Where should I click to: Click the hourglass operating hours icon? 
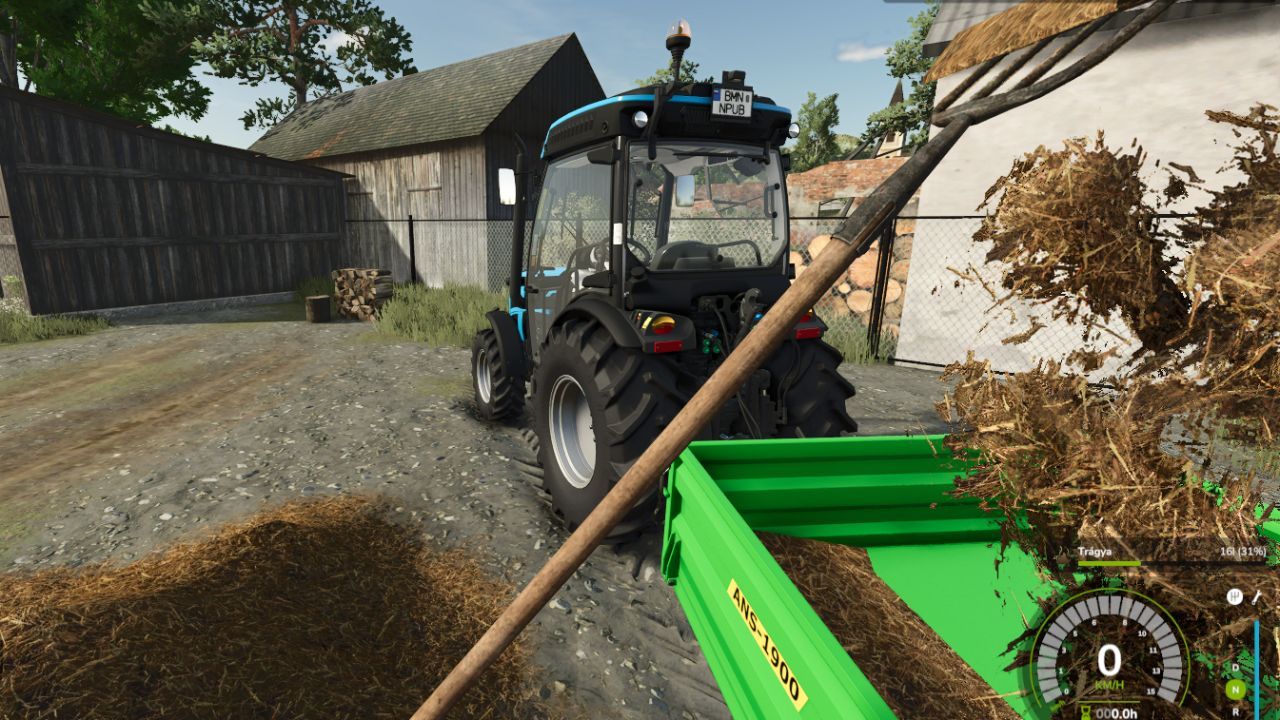tap(1085, 711)
